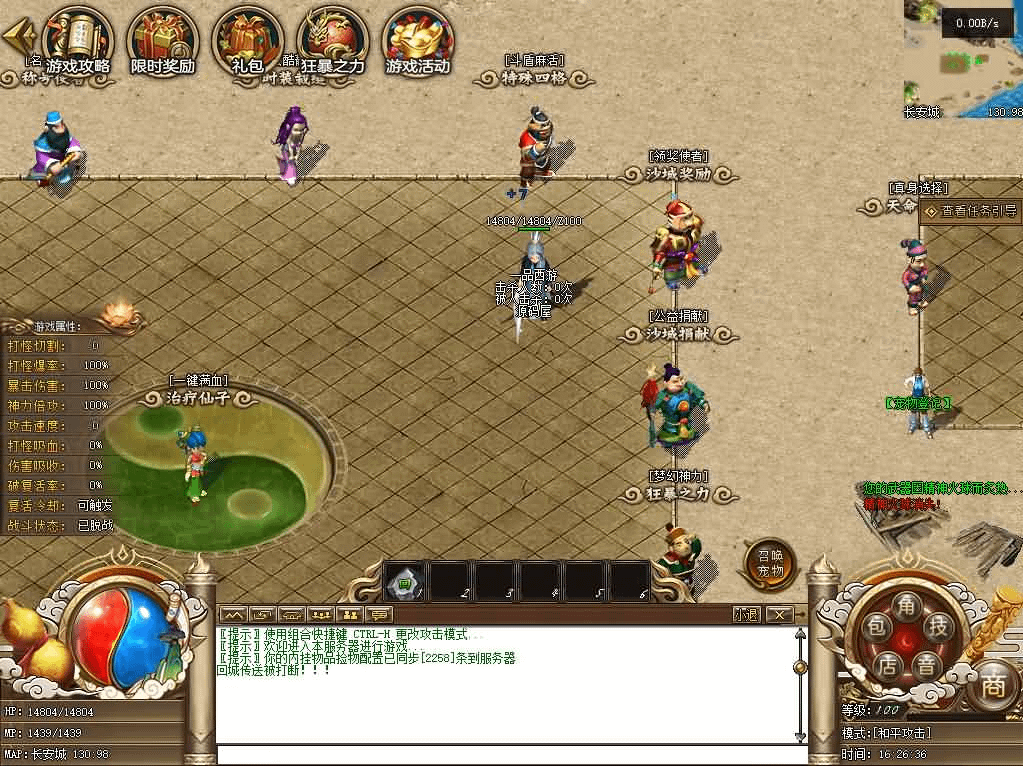Click the 召唤宠物 summon pet button
Viewport: 1023px width, 766px height.
(x=770, y=565)
